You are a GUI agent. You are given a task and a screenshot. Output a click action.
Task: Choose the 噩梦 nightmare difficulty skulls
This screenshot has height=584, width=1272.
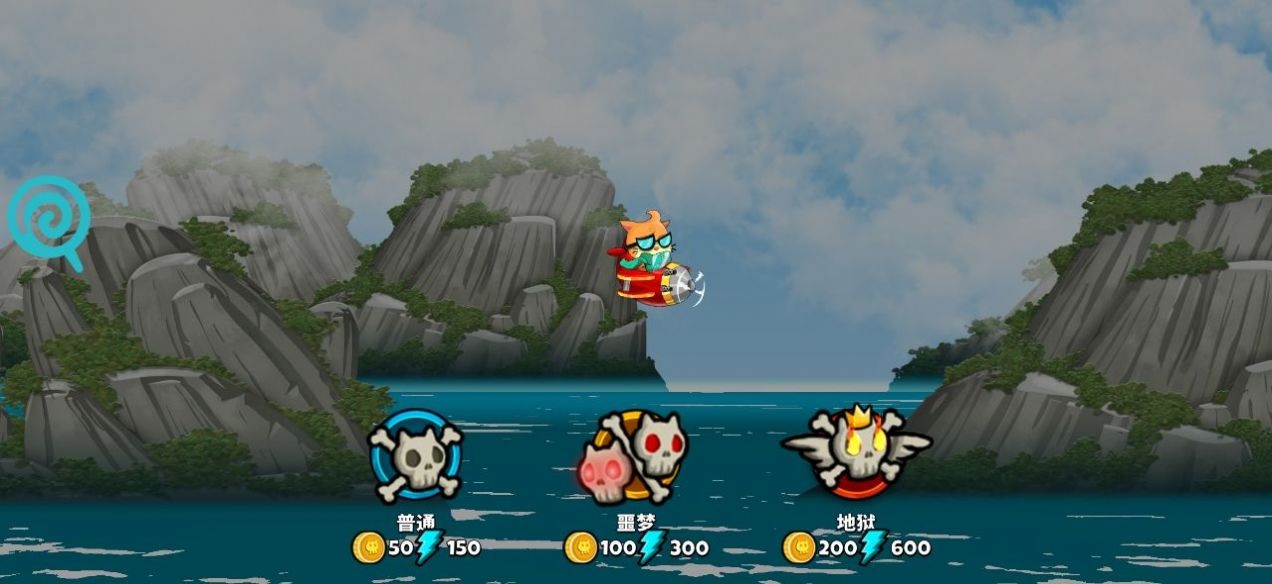pos(634,456)
